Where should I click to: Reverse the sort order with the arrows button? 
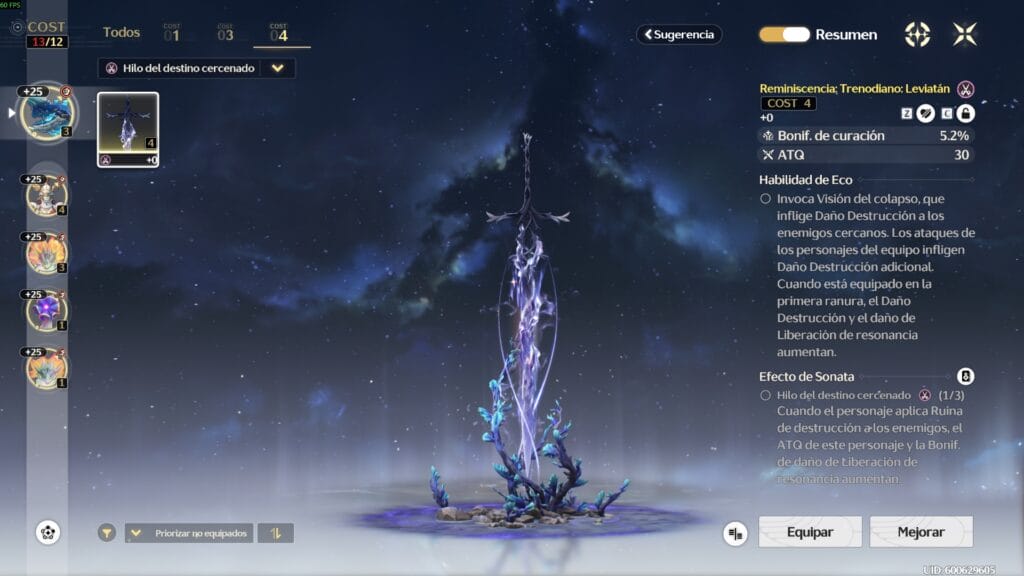click(276, 533)
